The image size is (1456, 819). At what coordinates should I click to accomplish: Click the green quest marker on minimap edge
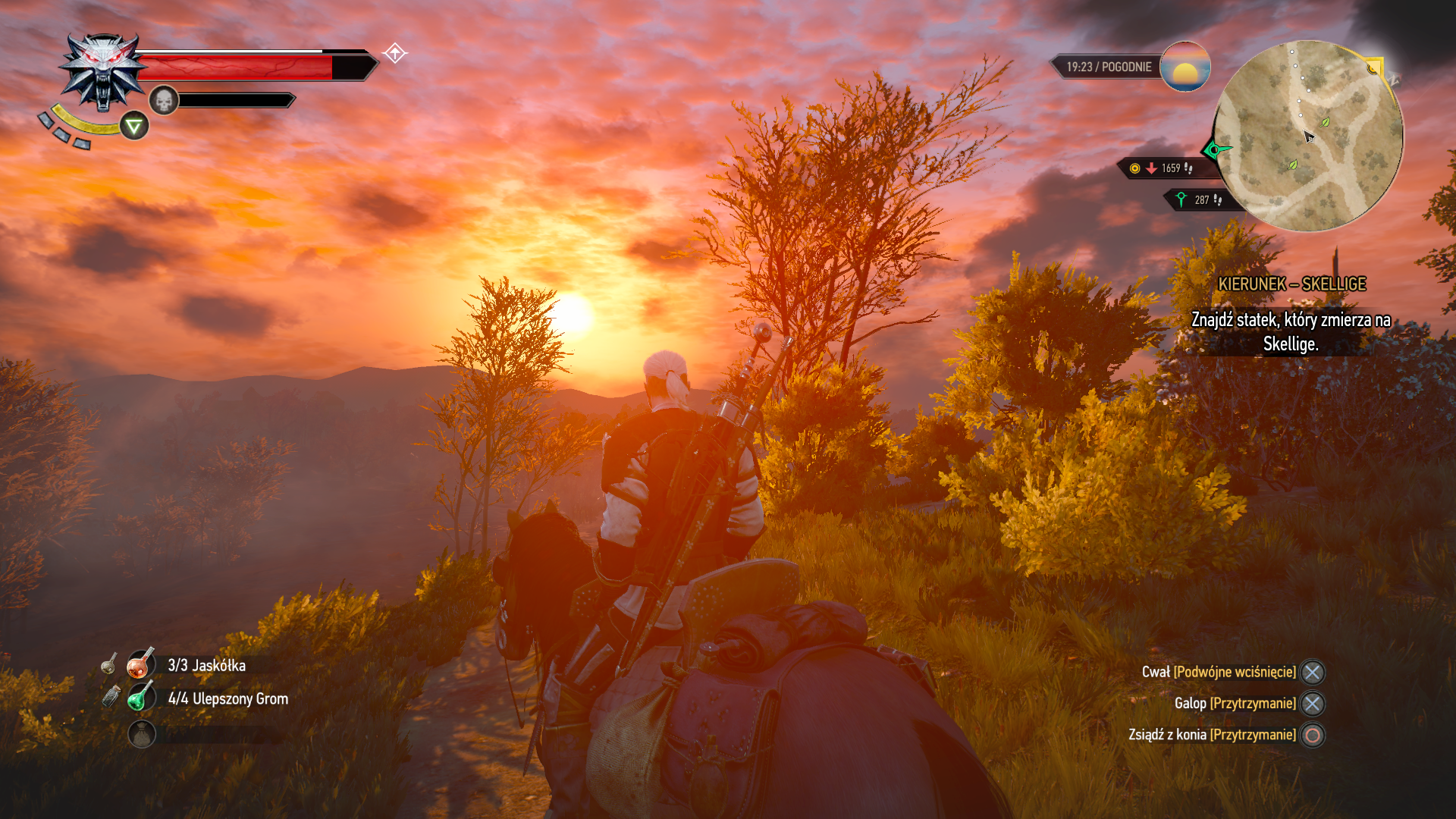coord(1214,149)
